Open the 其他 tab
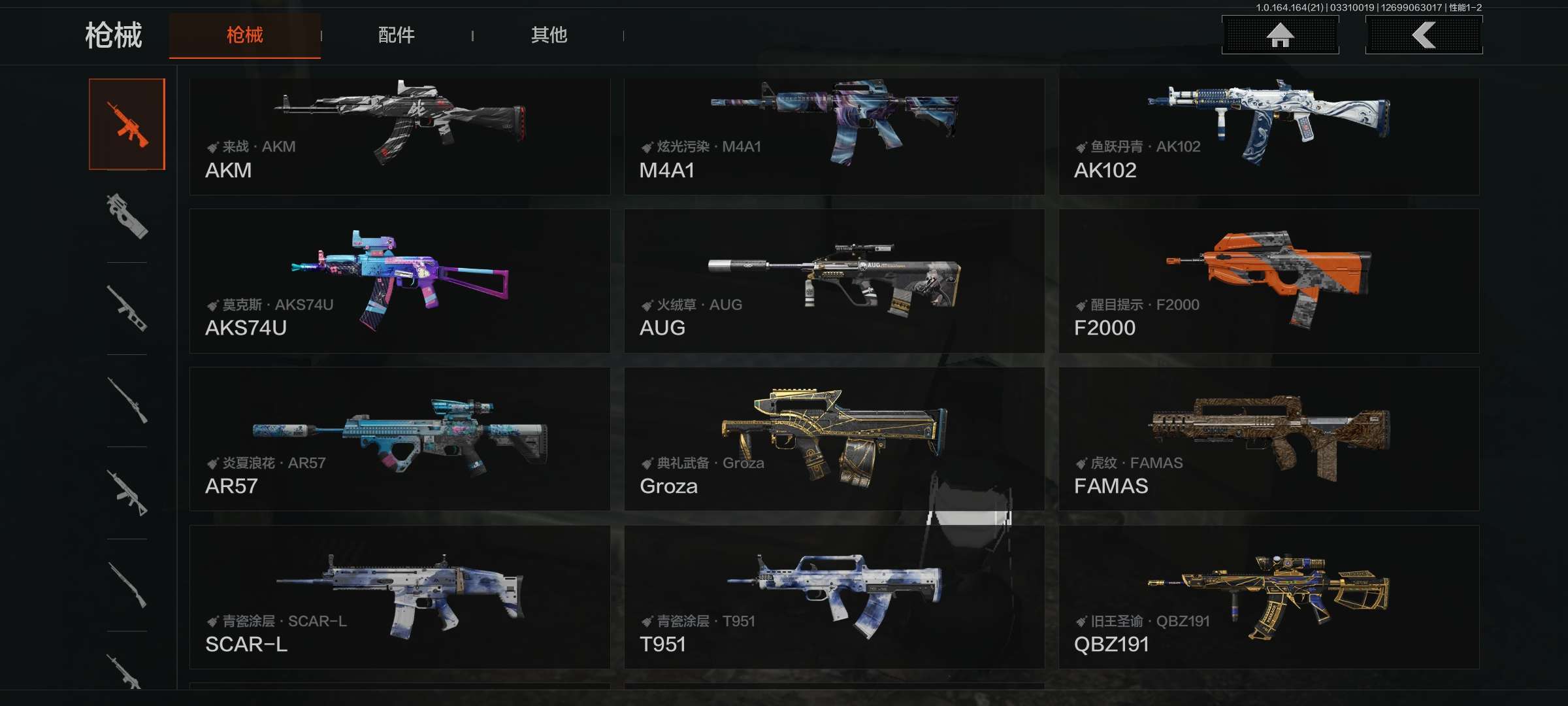This screenshot has width=1568, height=706. pos(549,35)
